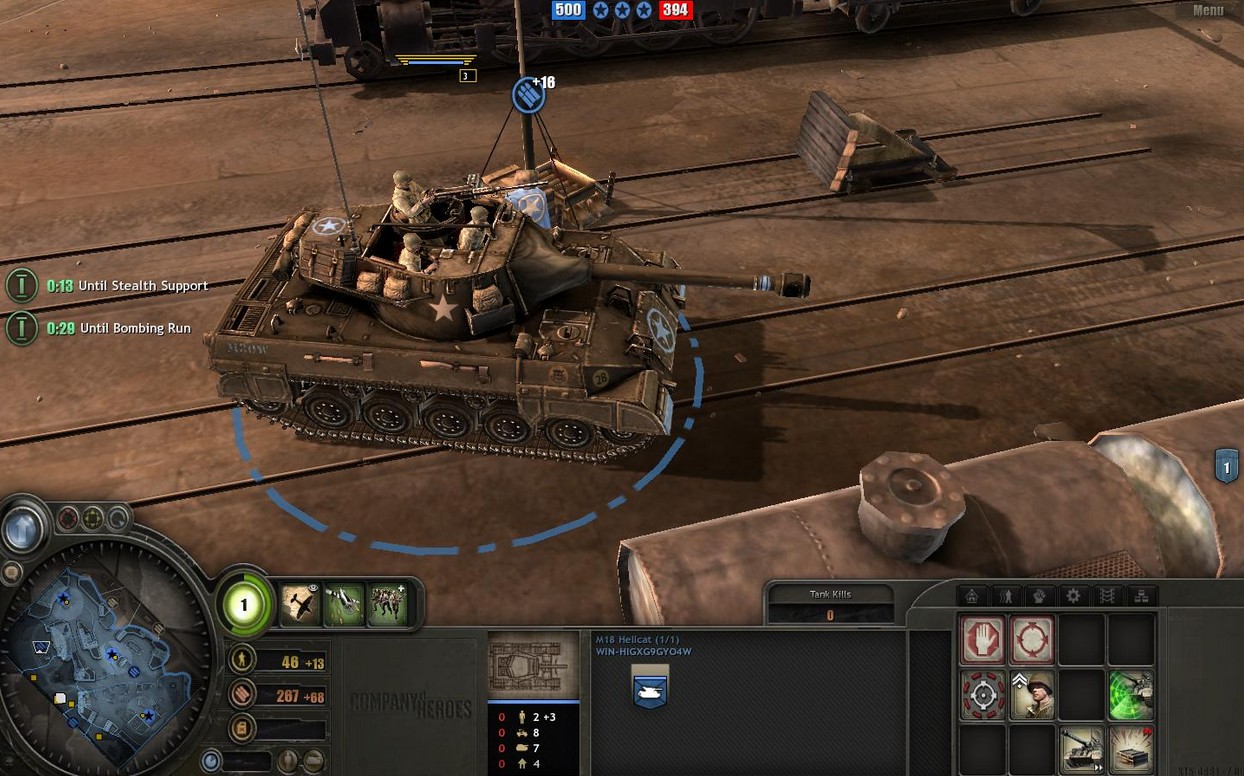Trigger the exploding crate ability
Viewport: 1244px width, 776px height.
[1131, 749]
